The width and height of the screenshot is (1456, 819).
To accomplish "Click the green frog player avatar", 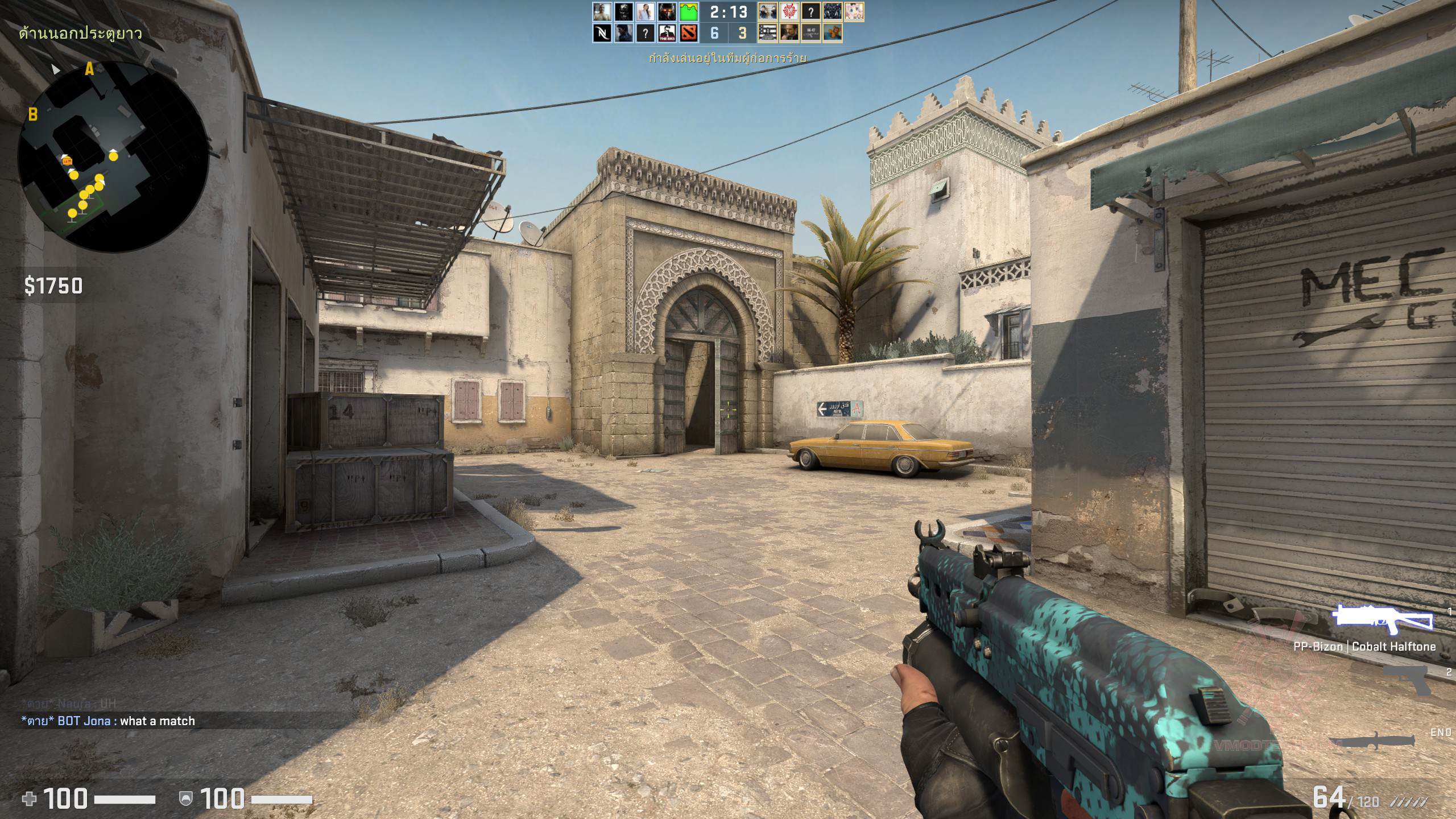I will 688,11.
